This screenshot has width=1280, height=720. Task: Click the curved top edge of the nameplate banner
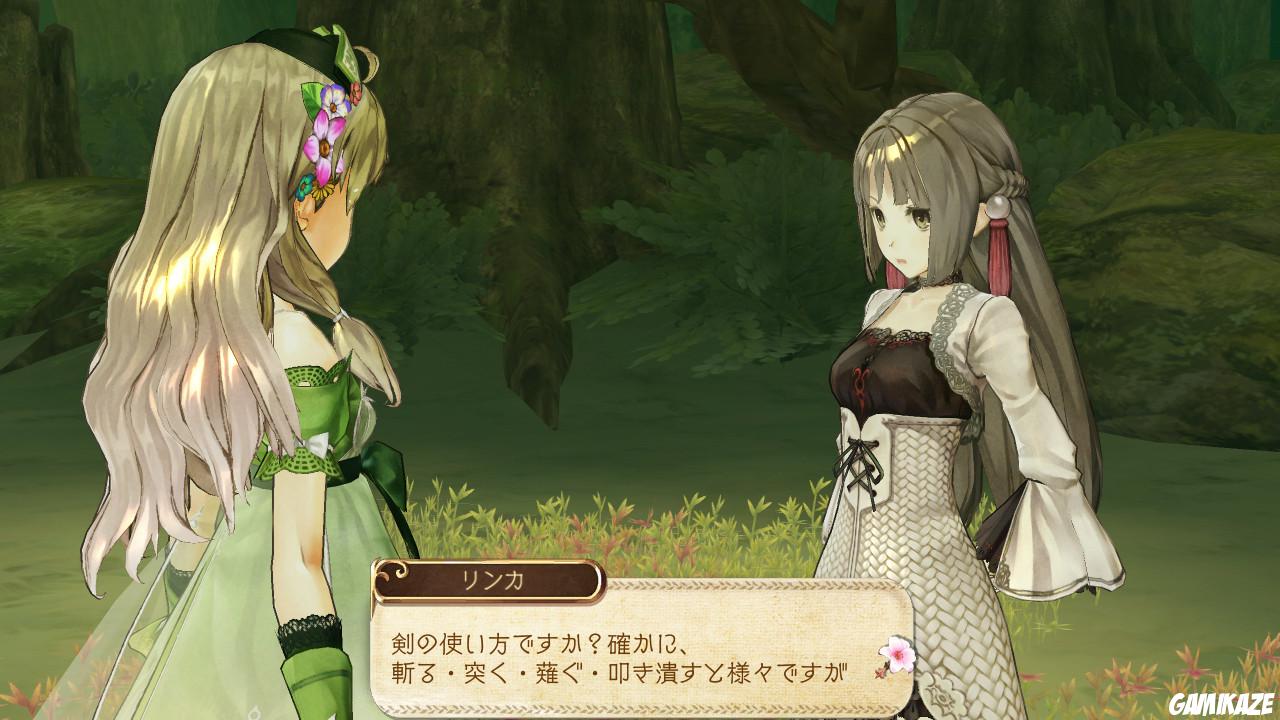pos(490,563)
